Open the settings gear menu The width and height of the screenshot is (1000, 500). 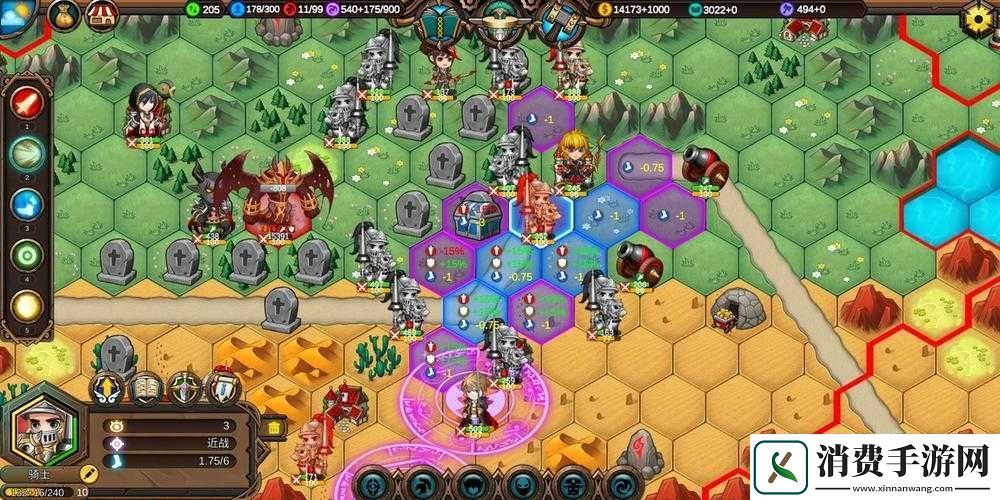[977, 17]
